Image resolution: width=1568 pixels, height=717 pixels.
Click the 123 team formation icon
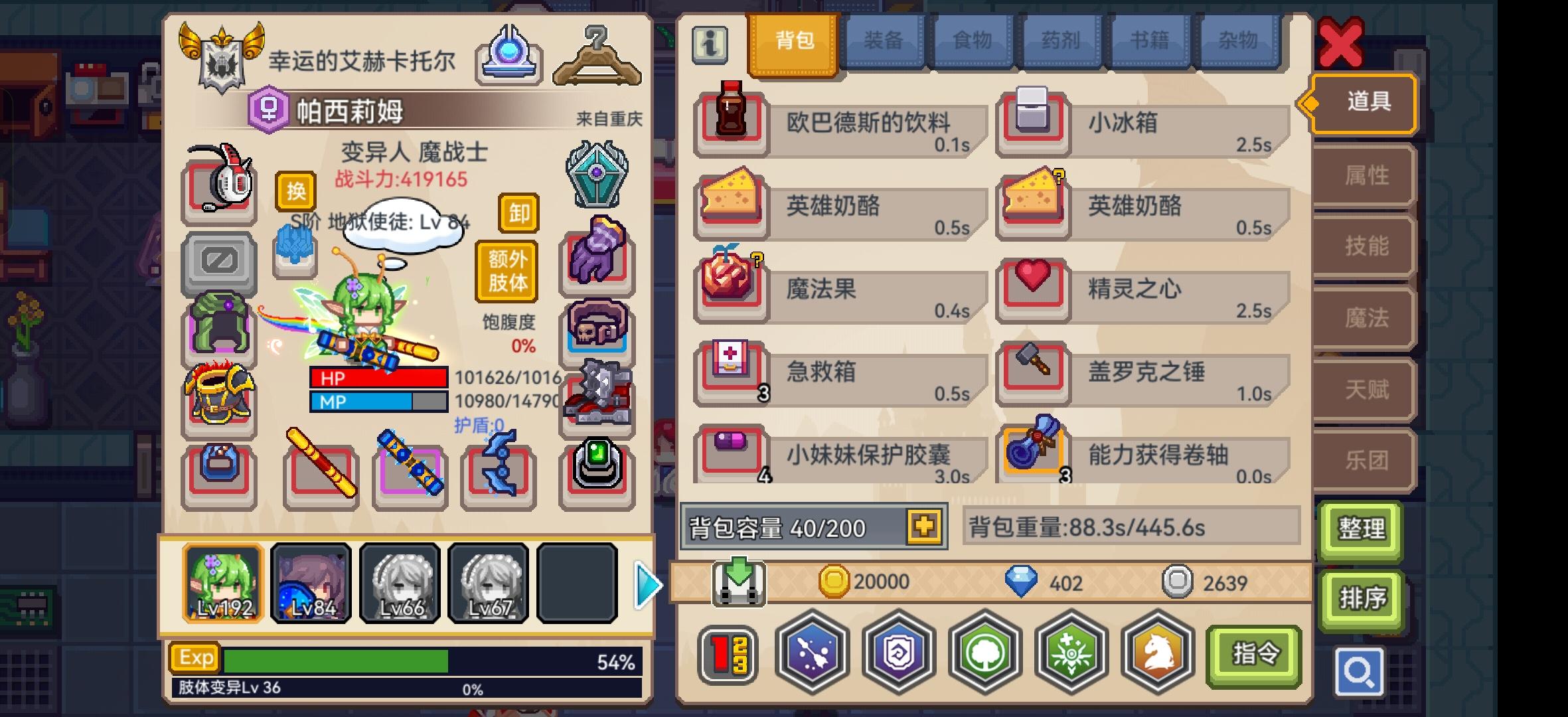[x=727, y=655]
